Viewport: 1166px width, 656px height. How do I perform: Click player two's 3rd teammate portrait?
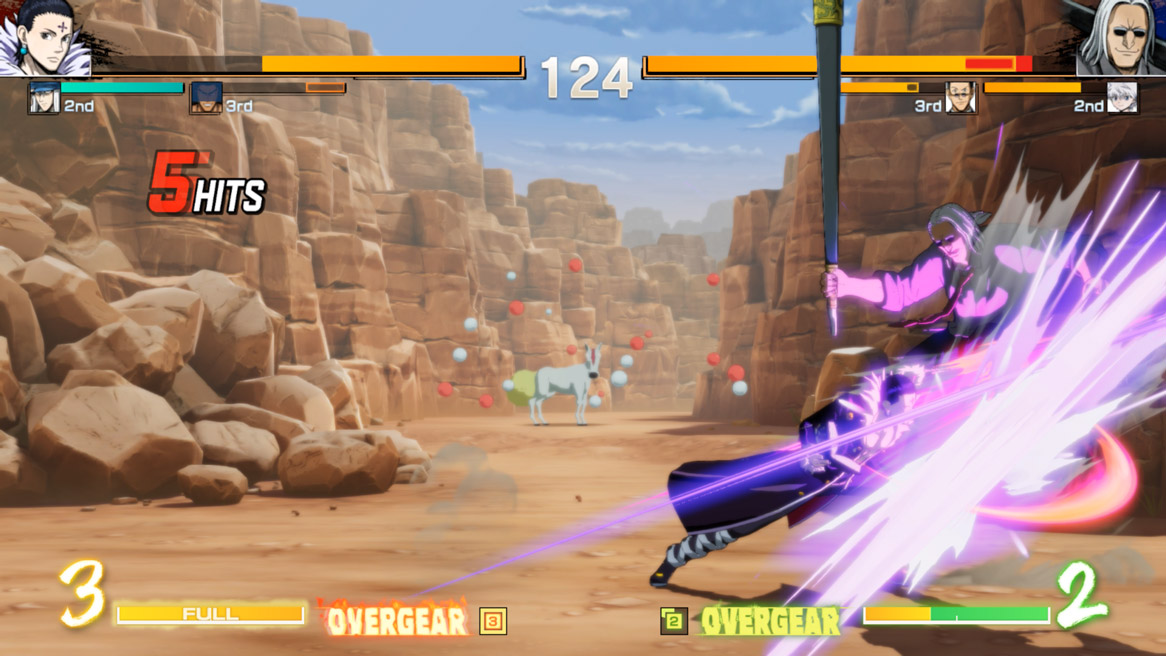[960, 99]
